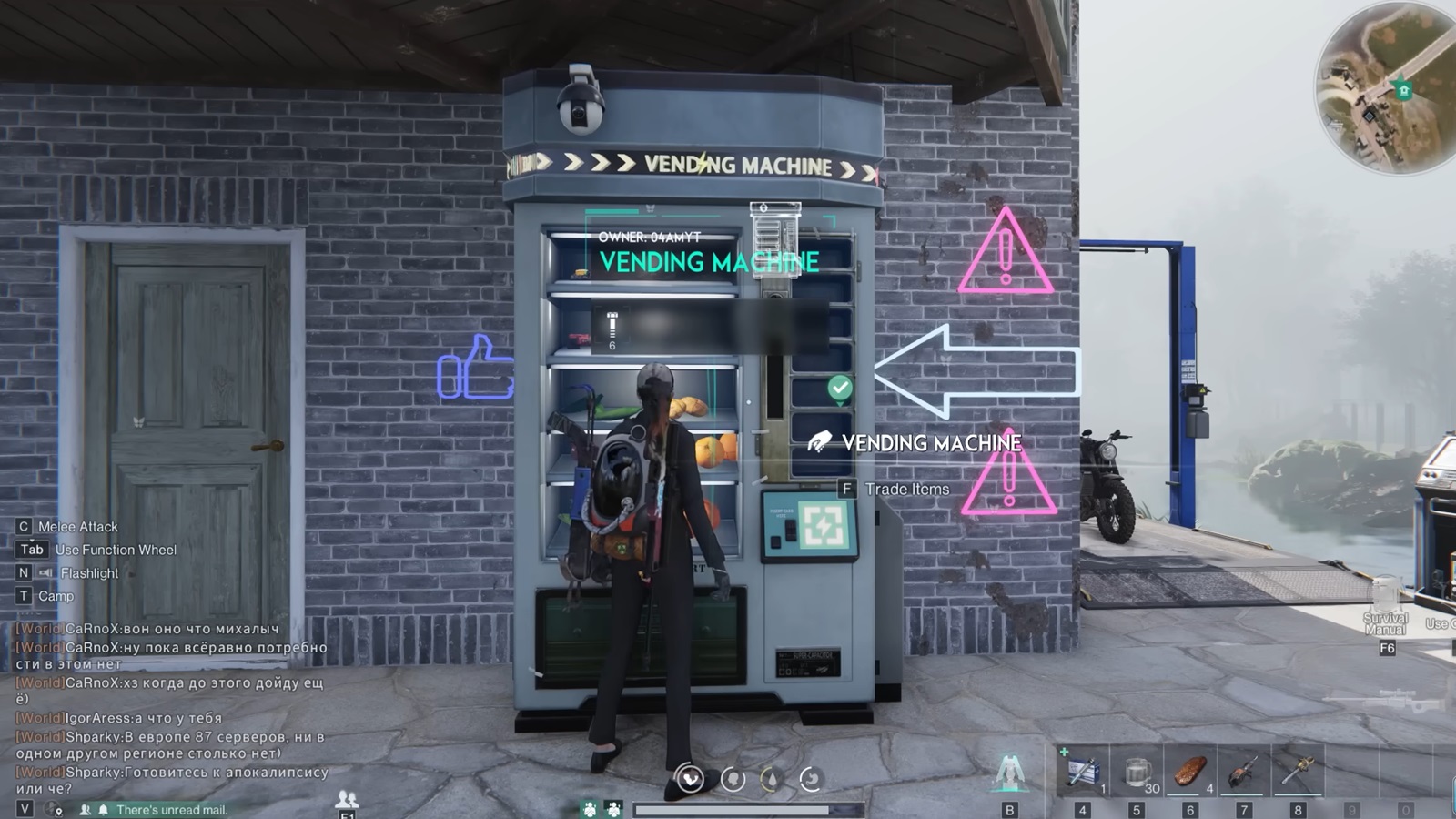Click the hydration droplet status icon
The width and height of the screenshot is (1456, 819).
pyautogui.click(x=771, y=778)
